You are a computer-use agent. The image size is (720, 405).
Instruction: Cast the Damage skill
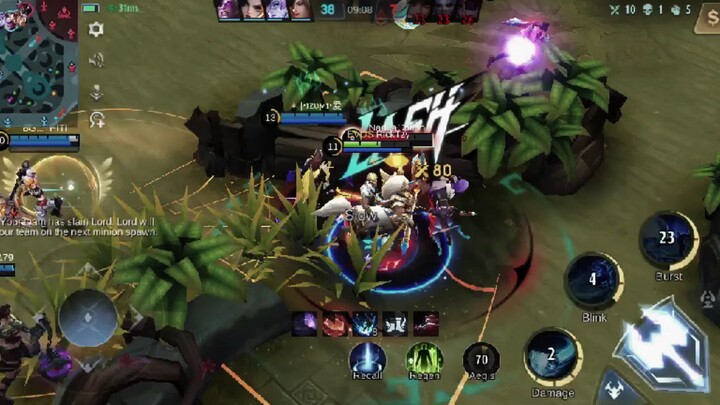pyautogui.click(x=552, y=356)
